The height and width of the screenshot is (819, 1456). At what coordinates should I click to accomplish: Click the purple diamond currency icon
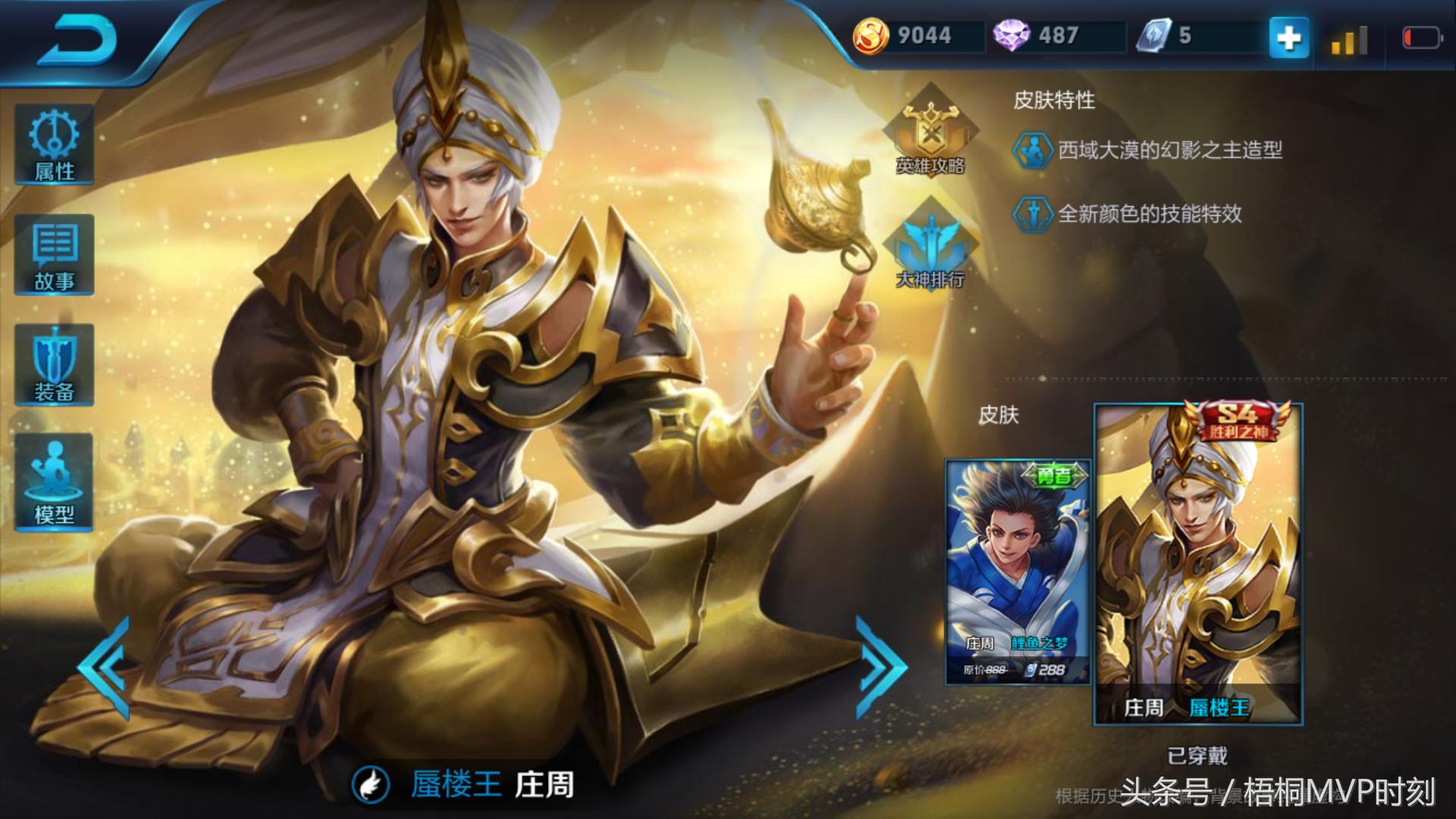tap(1011, 36)
